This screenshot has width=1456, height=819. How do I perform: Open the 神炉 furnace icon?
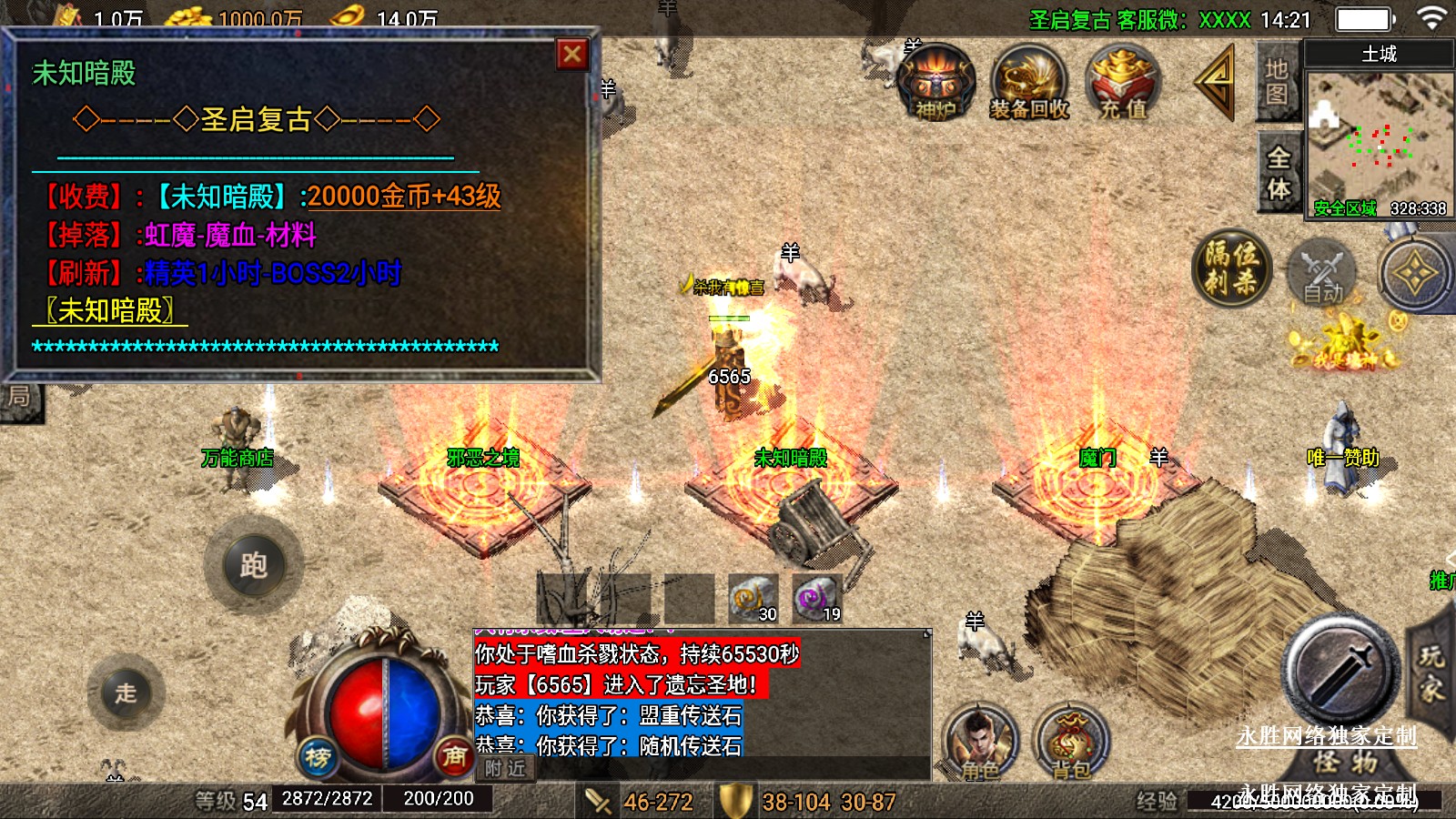(935, 84)
